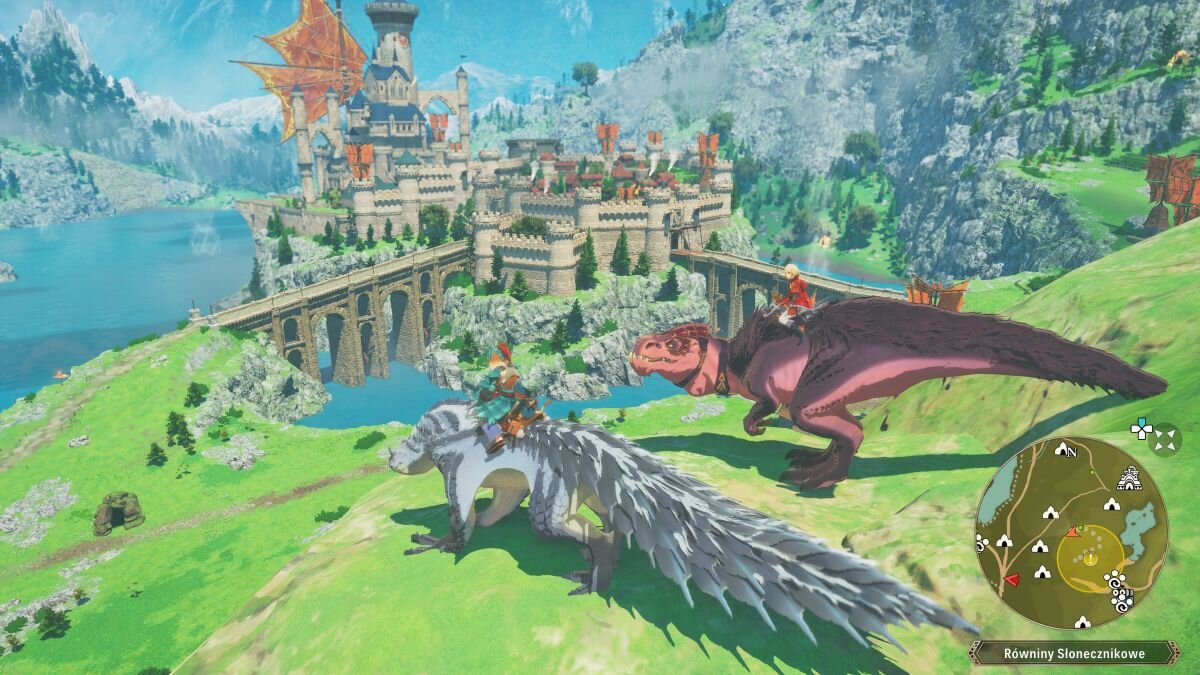The image size is (1200, 675).
Task: Click the Równiny Słonecznikowe location banner
Action: (1073, 653)
